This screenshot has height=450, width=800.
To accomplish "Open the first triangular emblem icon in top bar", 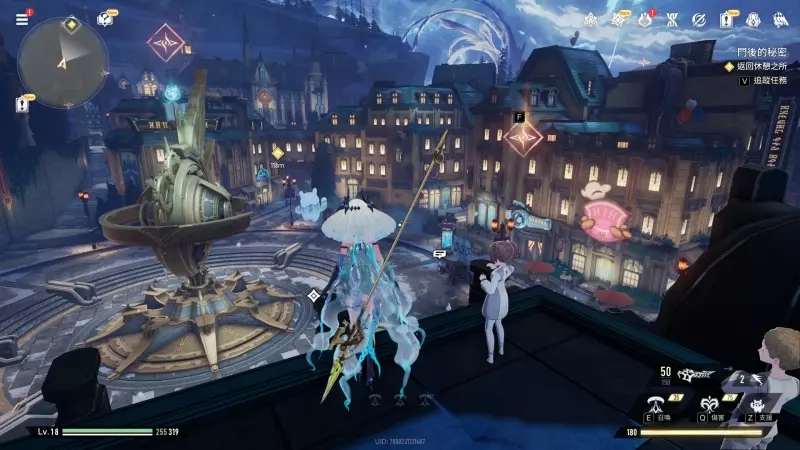I will [593, 18].
